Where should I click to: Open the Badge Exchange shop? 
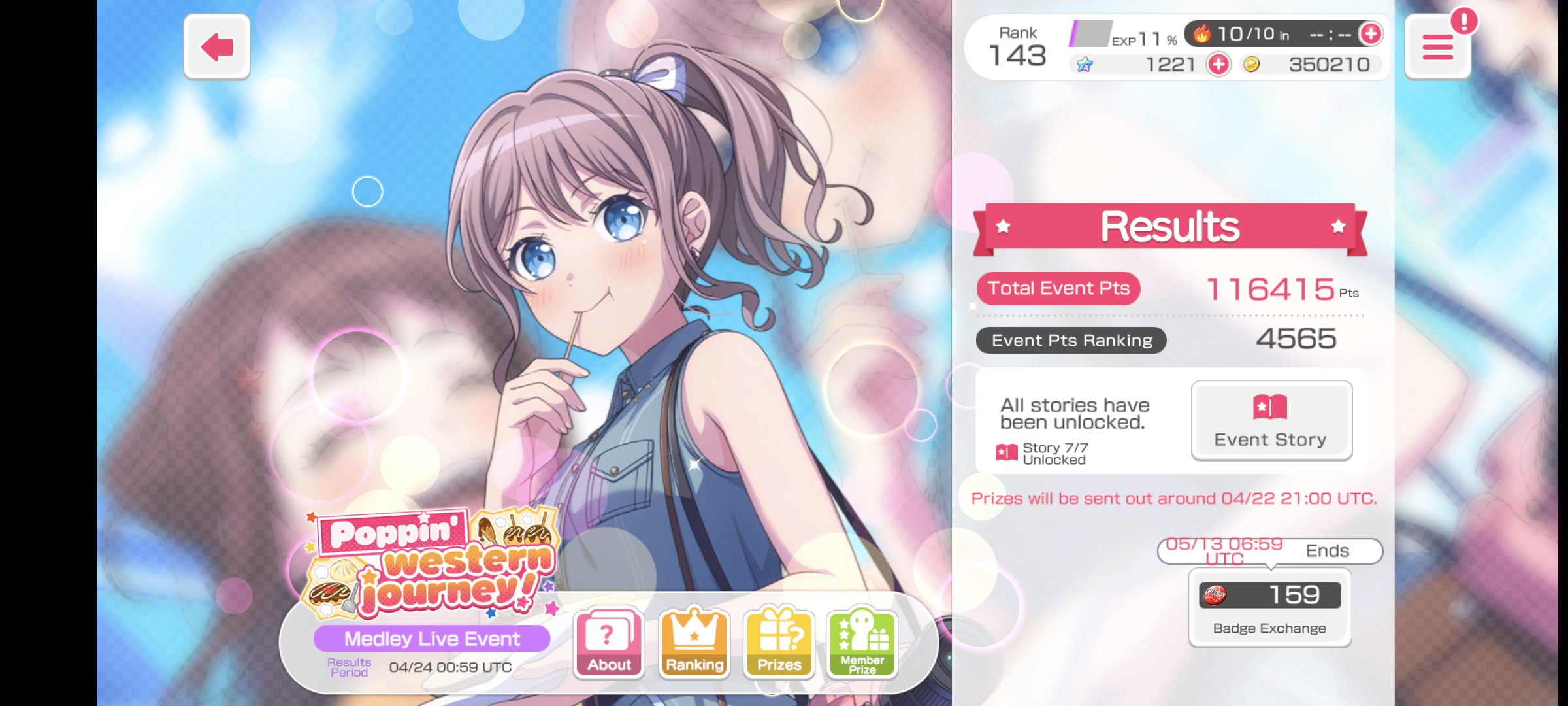[1269, 608]
